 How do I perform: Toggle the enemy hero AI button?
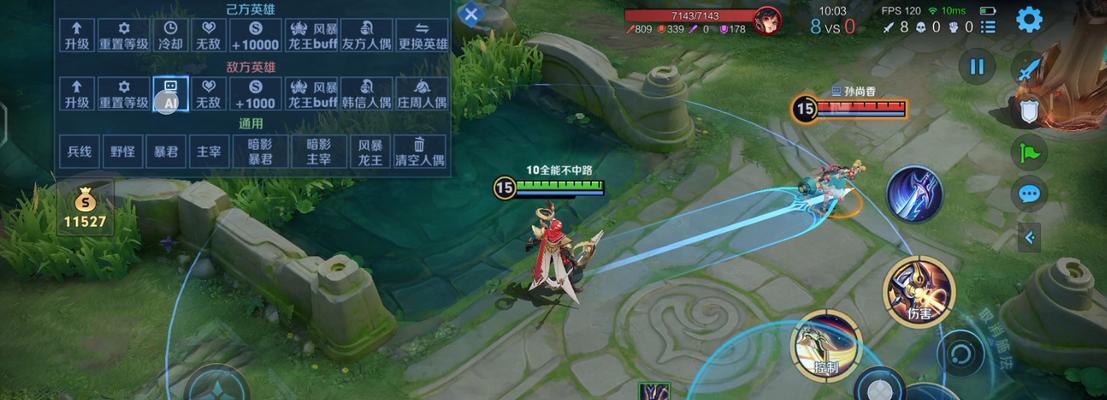point(170,94)
